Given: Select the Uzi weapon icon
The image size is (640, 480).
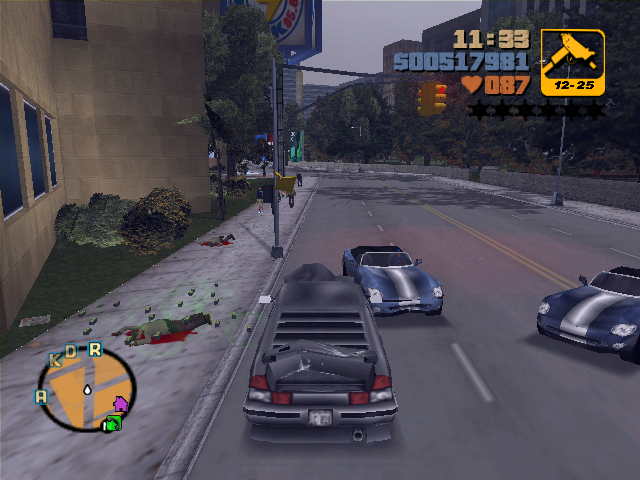Looking at the screenshot, I should 573,62.
